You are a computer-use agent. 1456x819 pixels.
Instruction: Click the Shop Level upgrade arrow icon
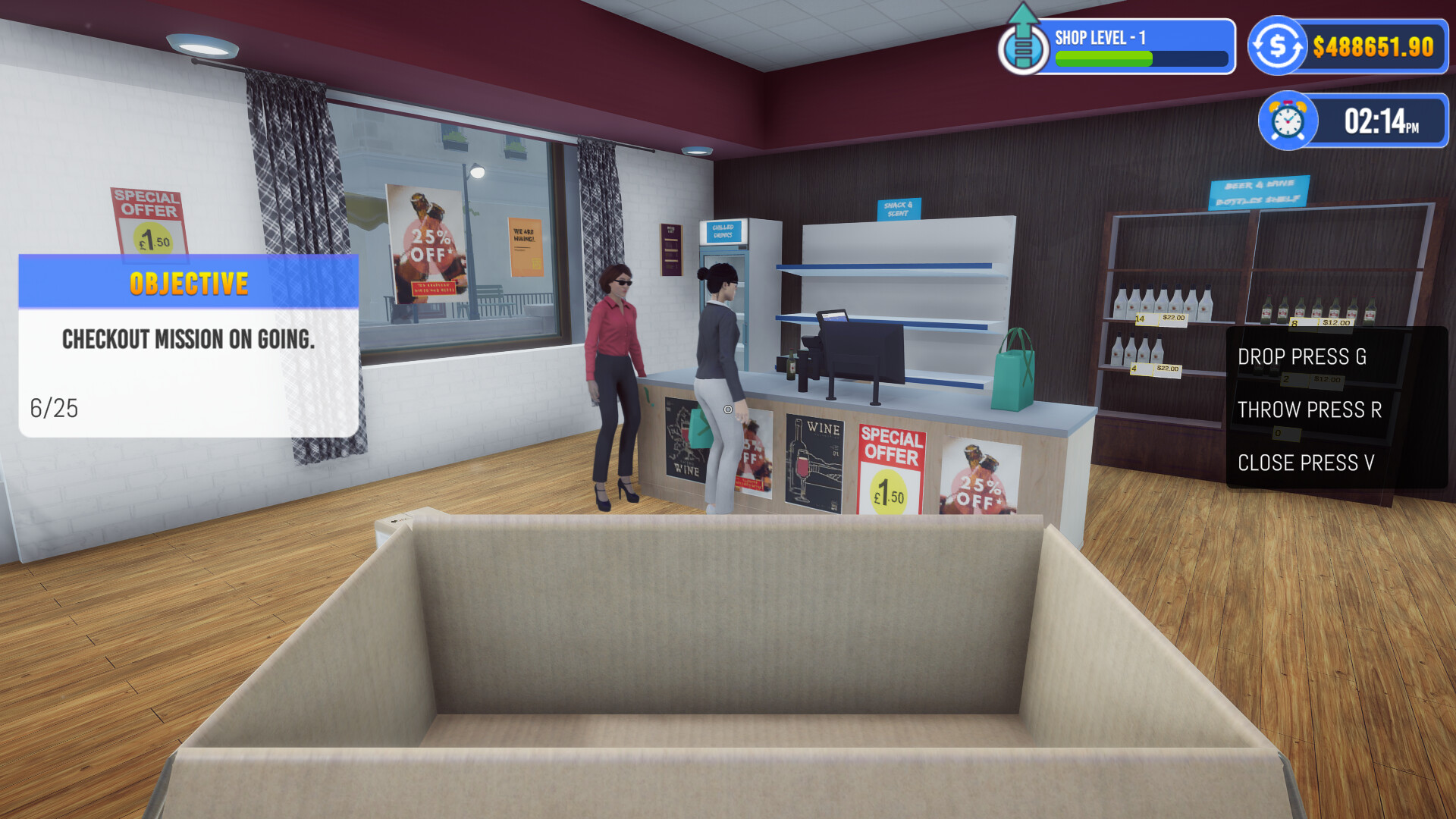pos(1023,45)
